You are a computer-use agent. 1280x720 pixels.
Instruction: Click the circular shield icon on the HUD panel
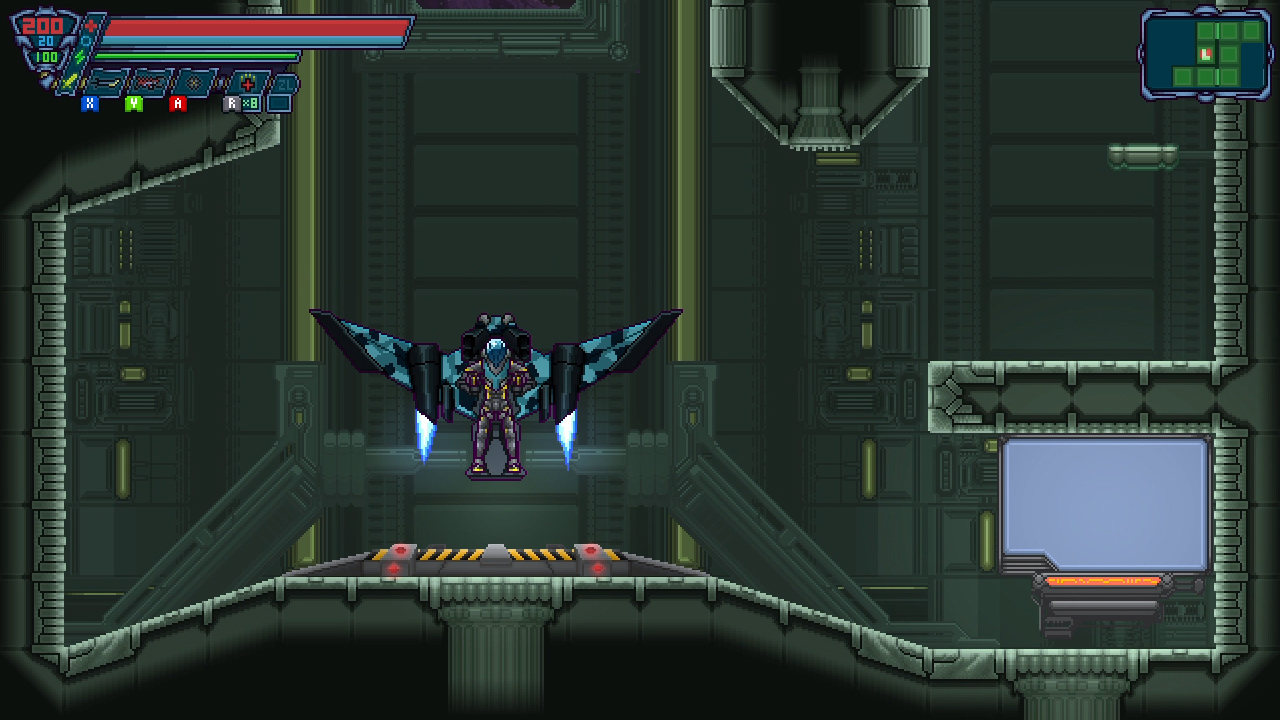point(85,40)
